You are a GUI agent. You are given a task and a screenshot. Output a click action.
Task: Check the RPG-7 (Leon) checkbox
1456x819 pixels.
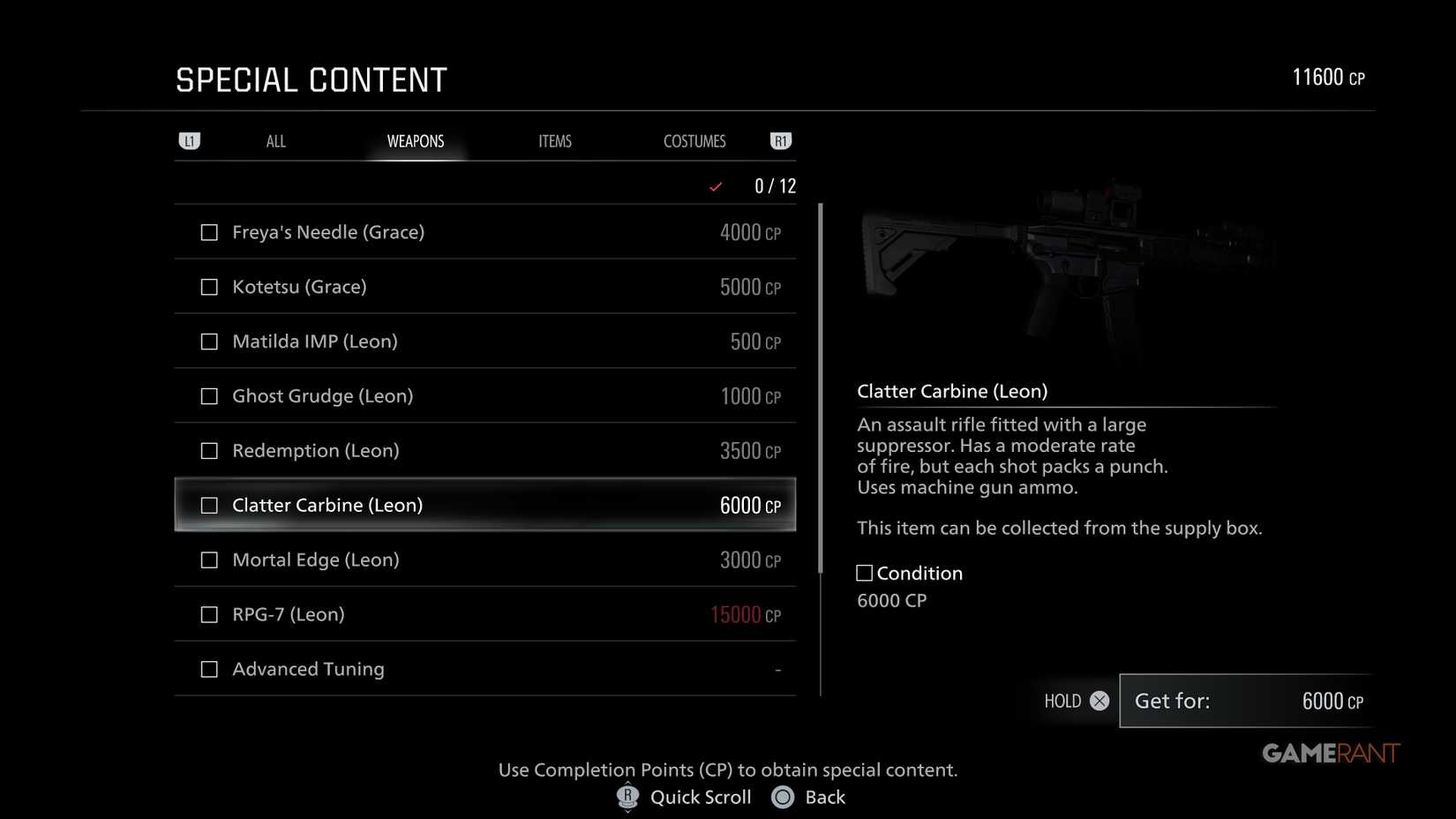coord(209,613)
